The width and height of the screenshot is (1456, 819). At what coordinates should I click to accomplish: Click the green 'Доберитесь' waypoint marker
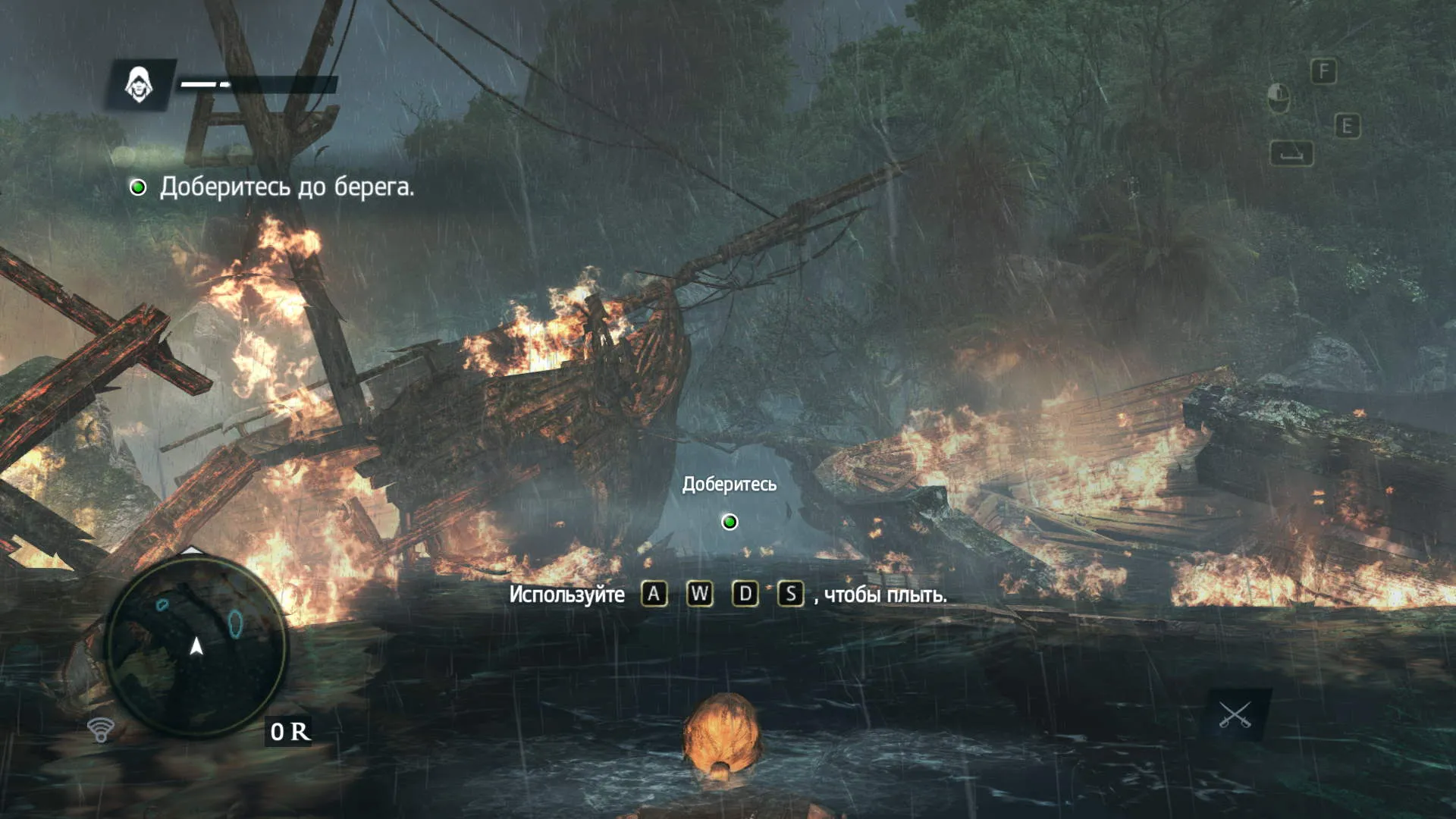(730, 522)
